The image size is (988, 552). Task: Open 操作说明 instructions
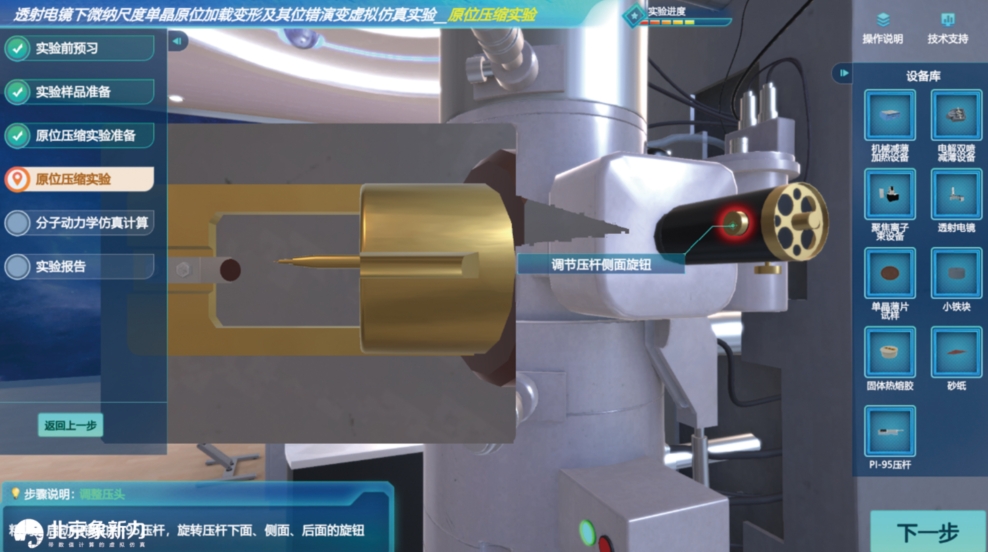[x=883, y=27]
